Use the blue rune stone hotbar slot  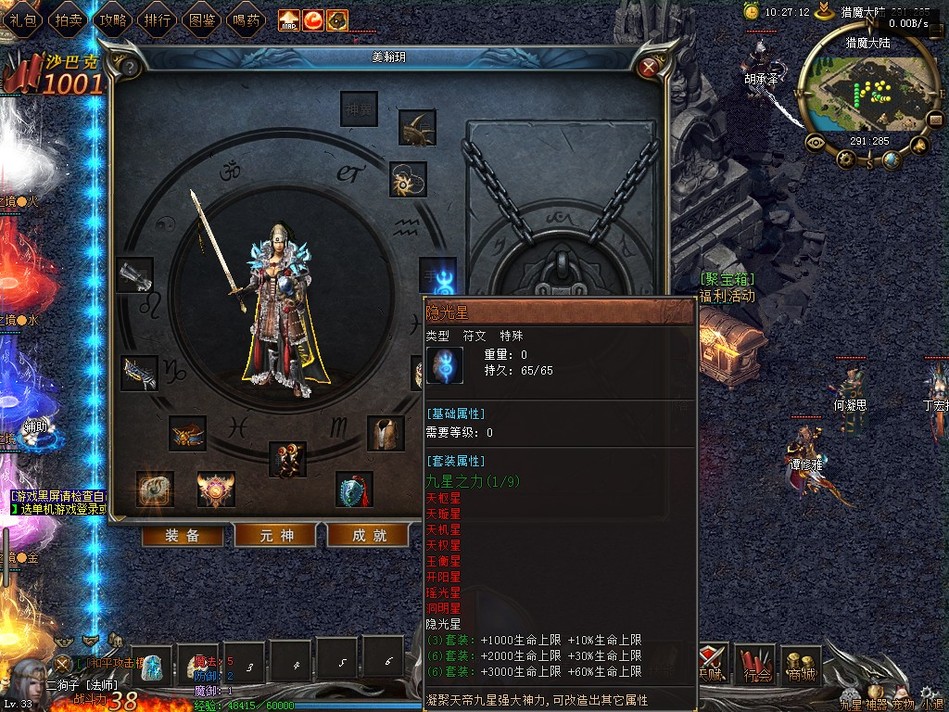(152, 663)
